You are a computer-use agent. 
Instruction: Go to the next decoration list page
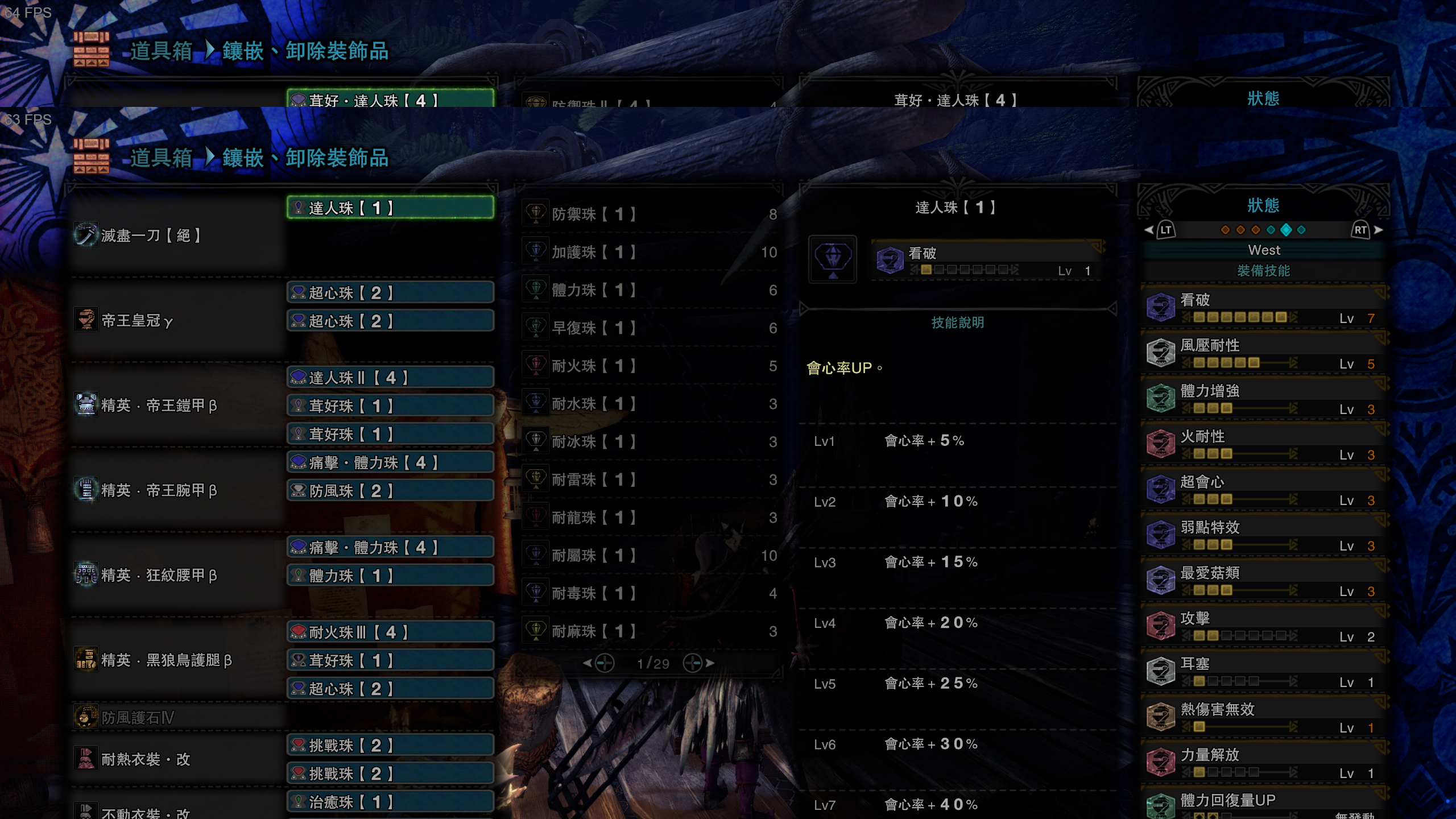coord(698,663)
